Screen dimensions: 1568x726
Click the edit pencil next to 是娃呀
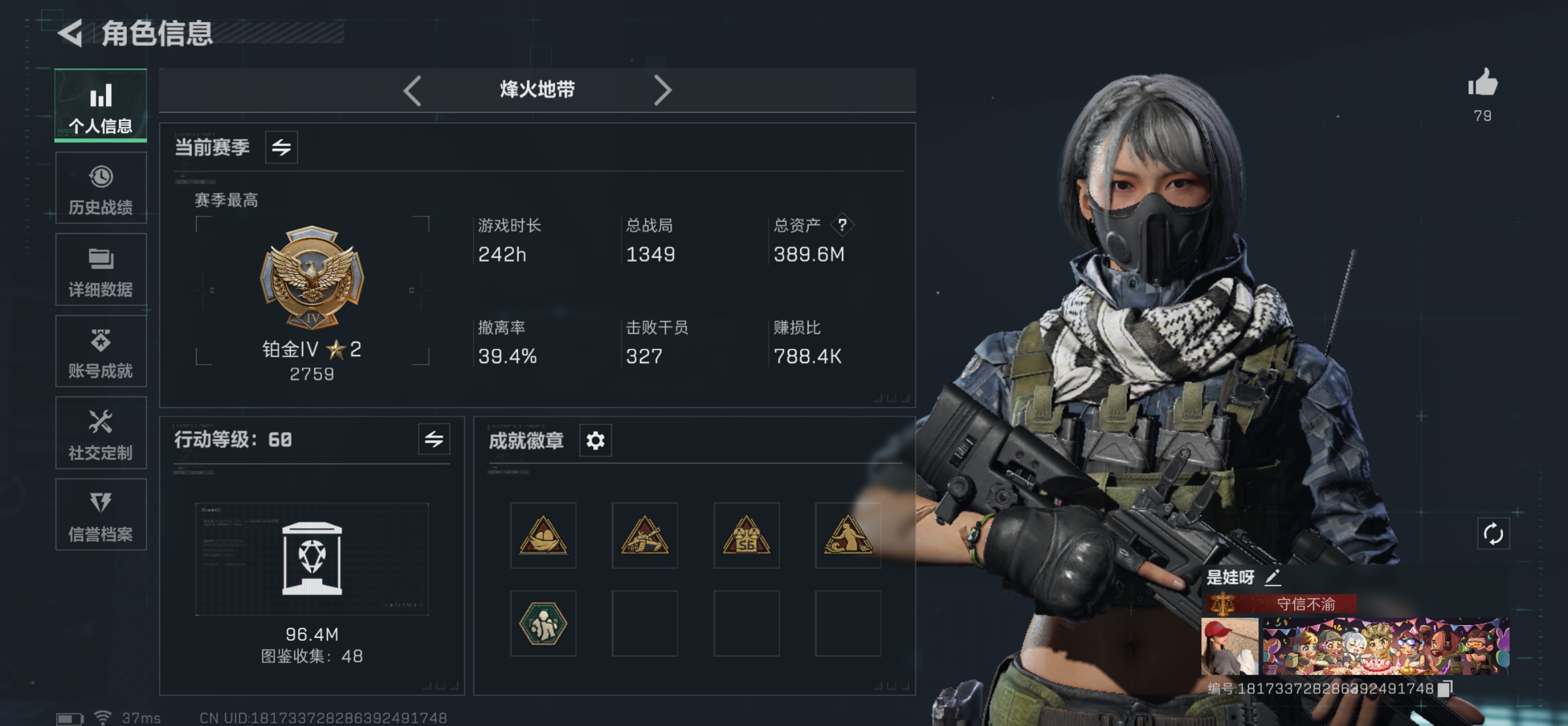coord(1273,577)
